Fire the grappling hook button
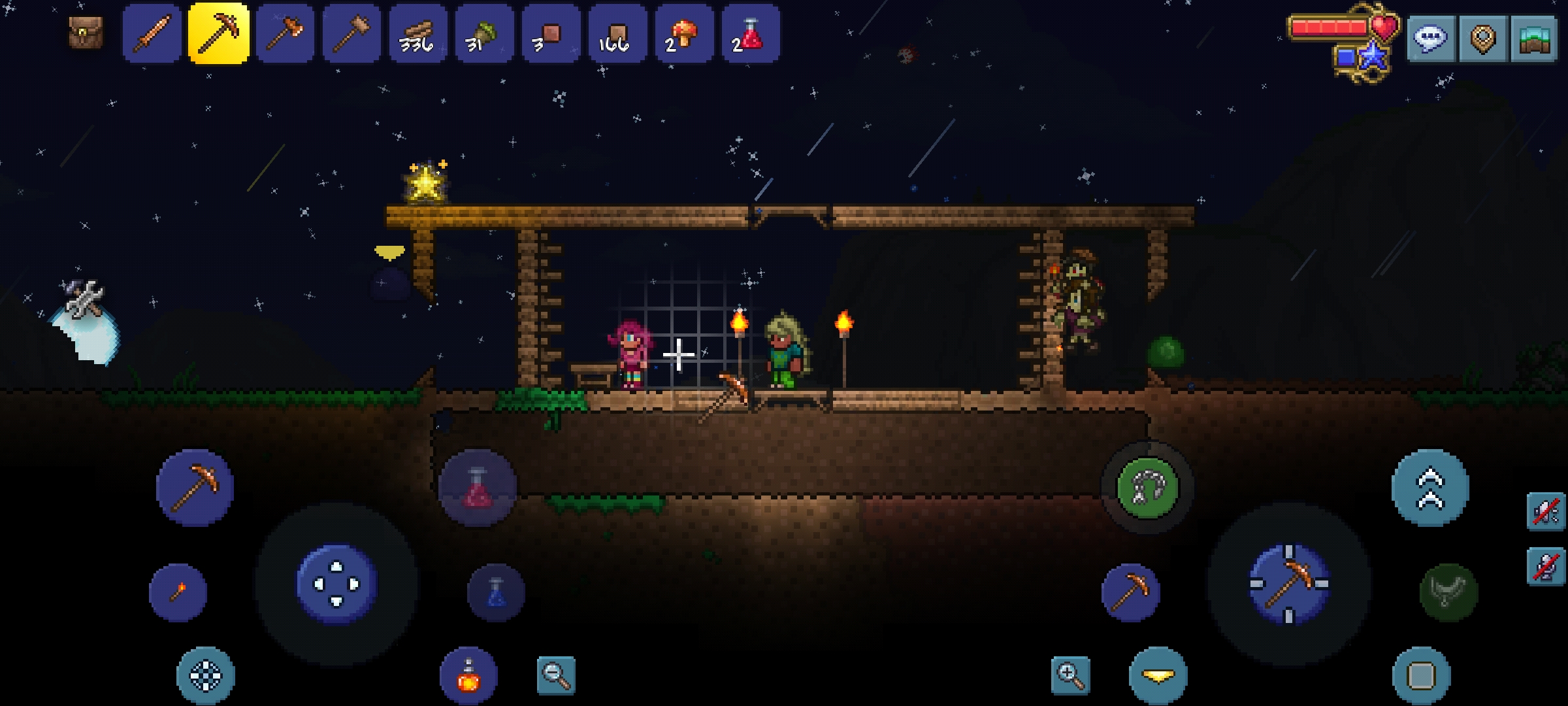1568x706 pixels. (1147, 488)
